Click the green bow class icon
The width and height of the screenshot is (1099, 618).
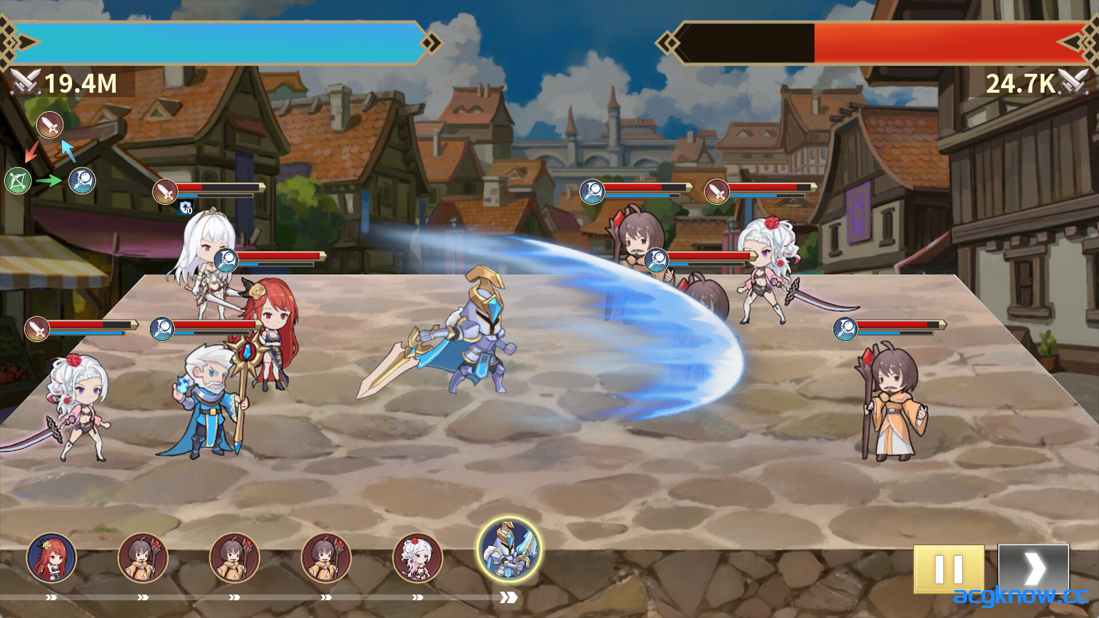pyautogui.click(x=18, y=181)
